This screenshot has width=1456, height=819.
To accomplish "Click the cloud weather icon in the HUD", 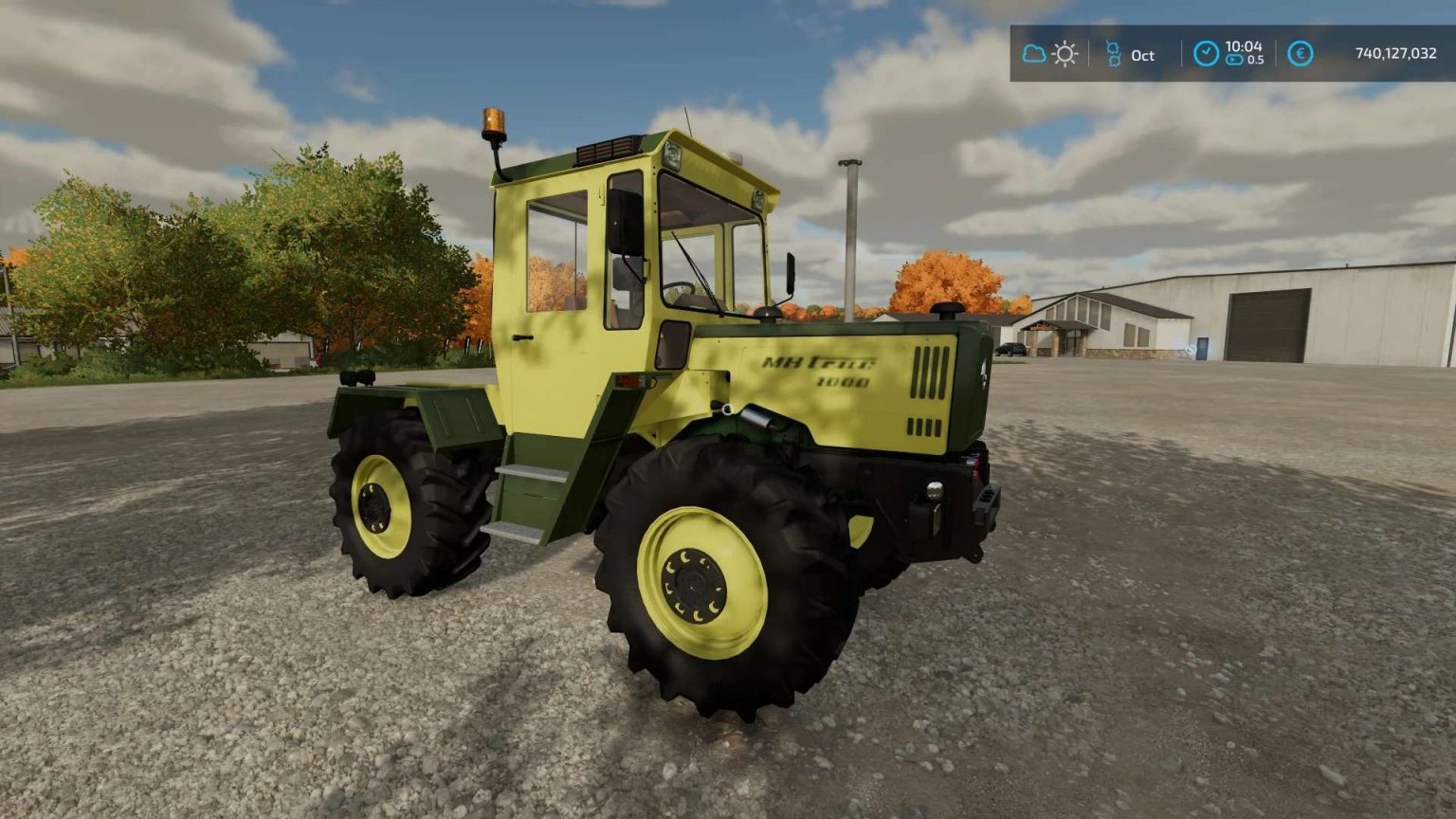I will 1033,54.
